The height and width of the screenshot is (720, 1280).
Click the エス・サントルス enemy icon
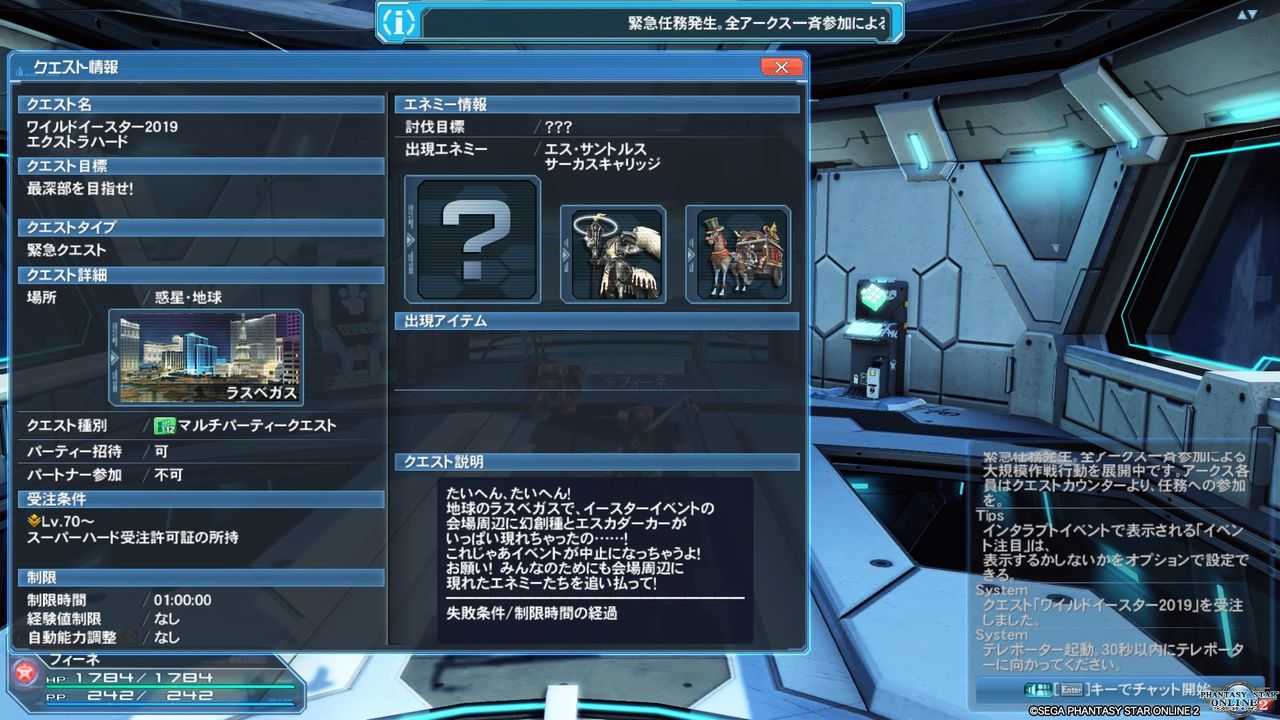coord(614,253)
